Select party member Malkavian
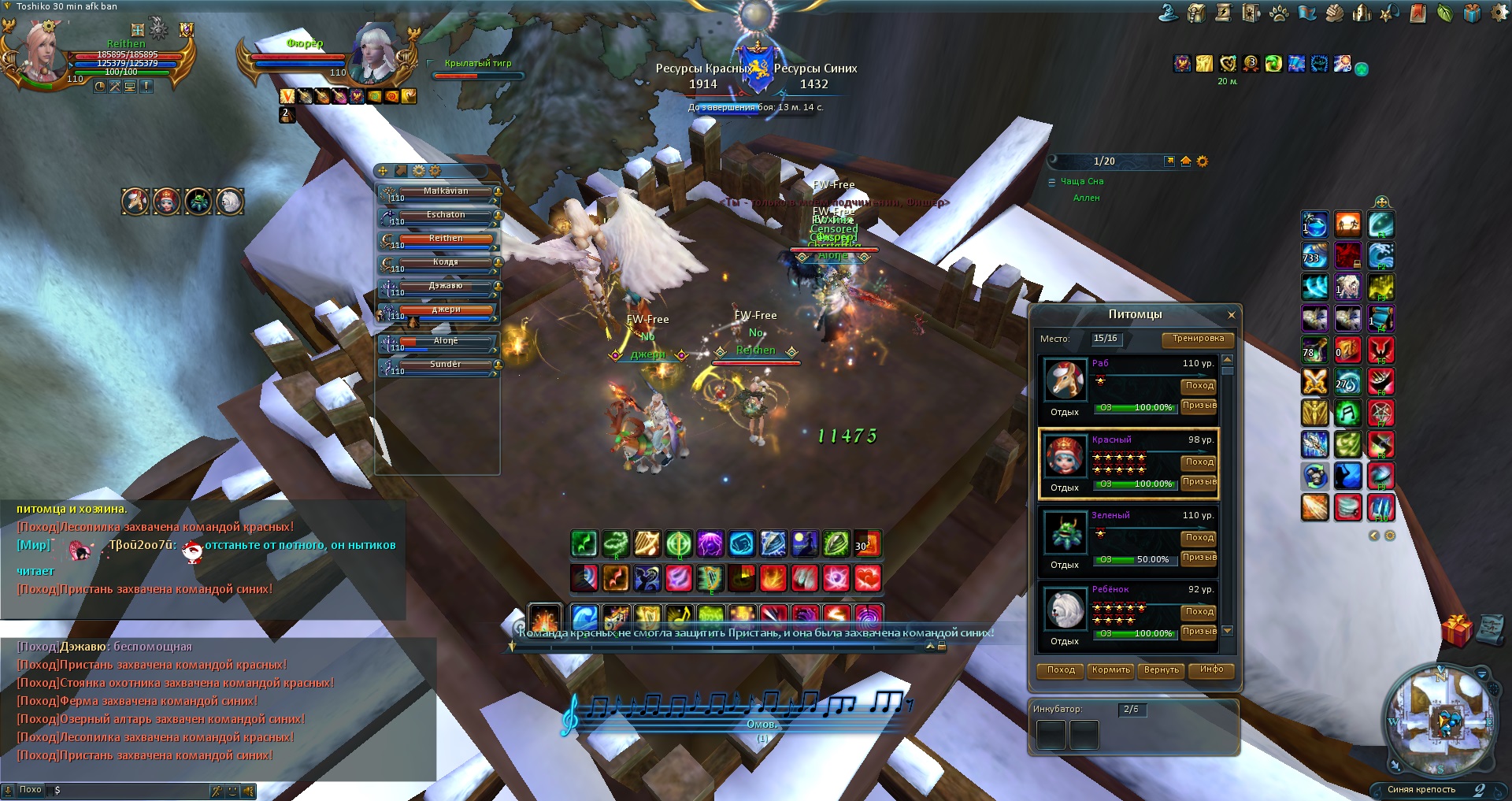Screen dimensions: 1512x801 coord(446,191)
